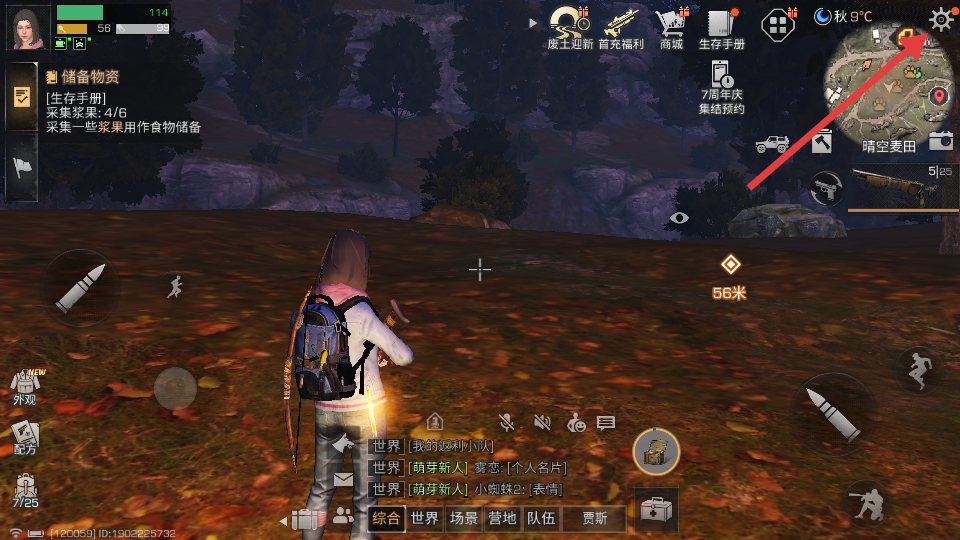Use the first aid kit item
Image resolution: width=960 pixels, height=540 pixels.
point(656,511)
